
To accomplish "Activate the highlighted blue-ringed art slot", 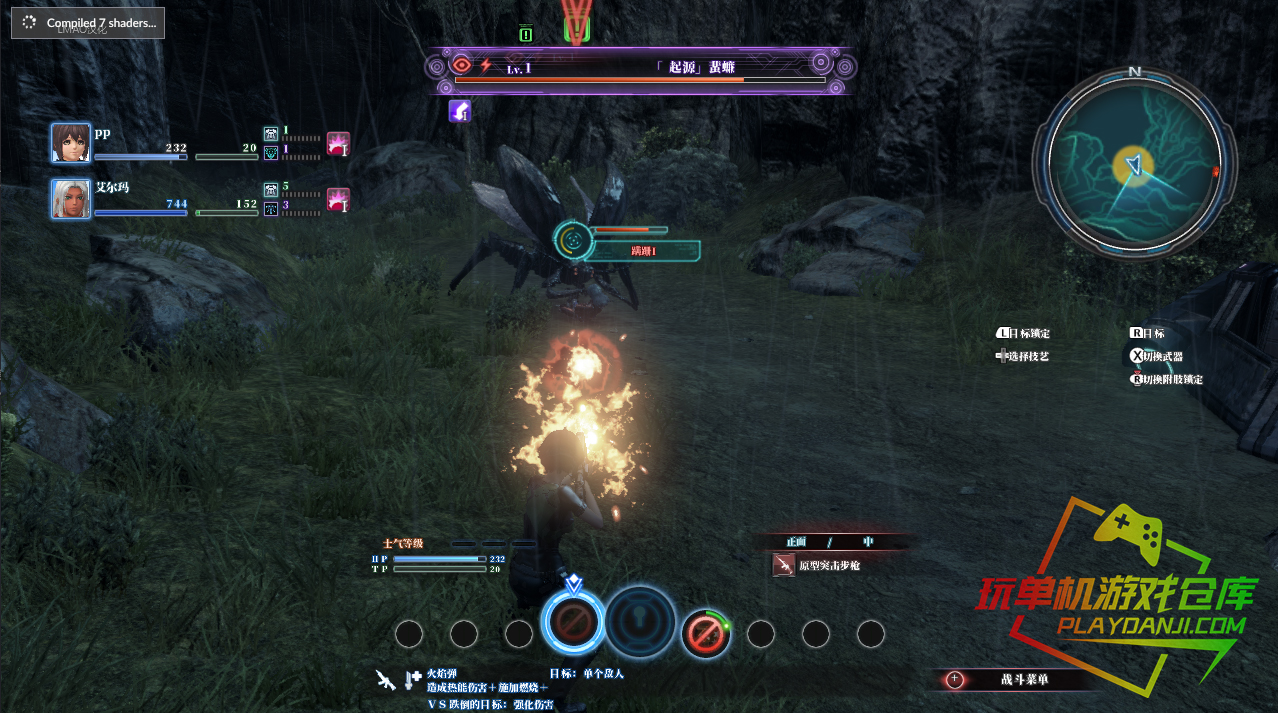I will (573, 622).
